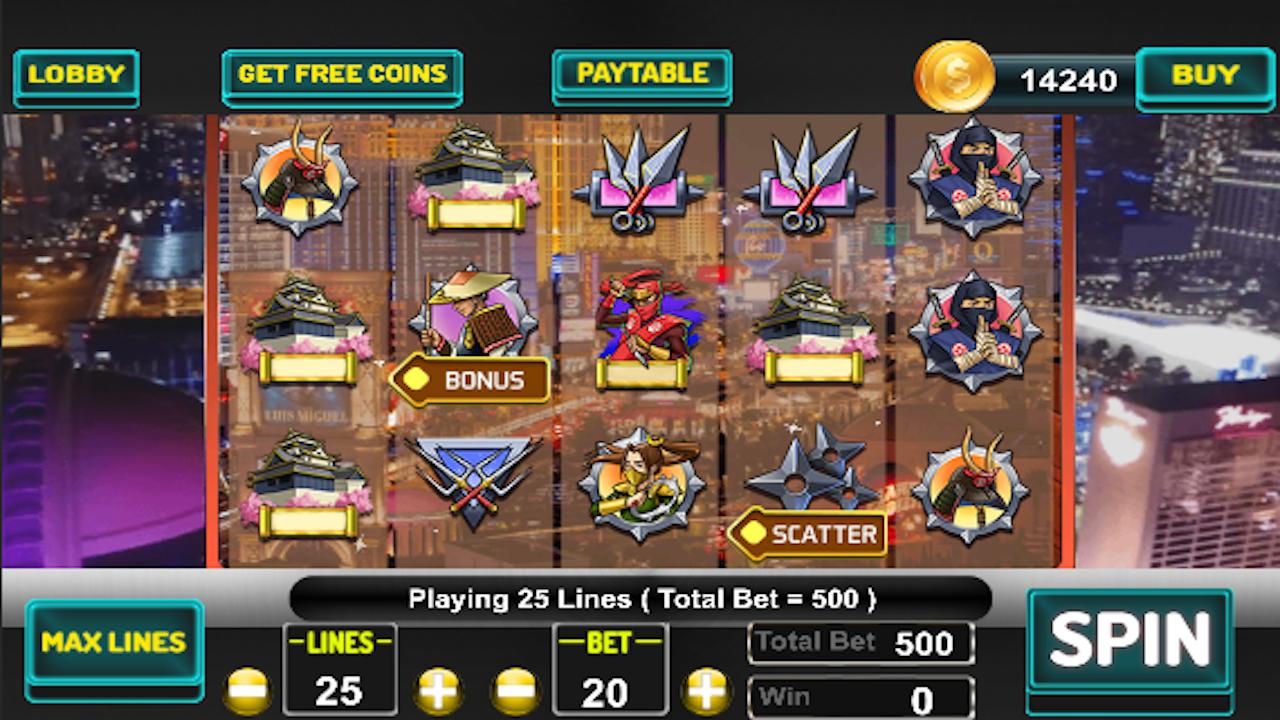Claim free coins via GET FREE COINS
This screenshot has height=720, width=1280.
click(342, 74)
